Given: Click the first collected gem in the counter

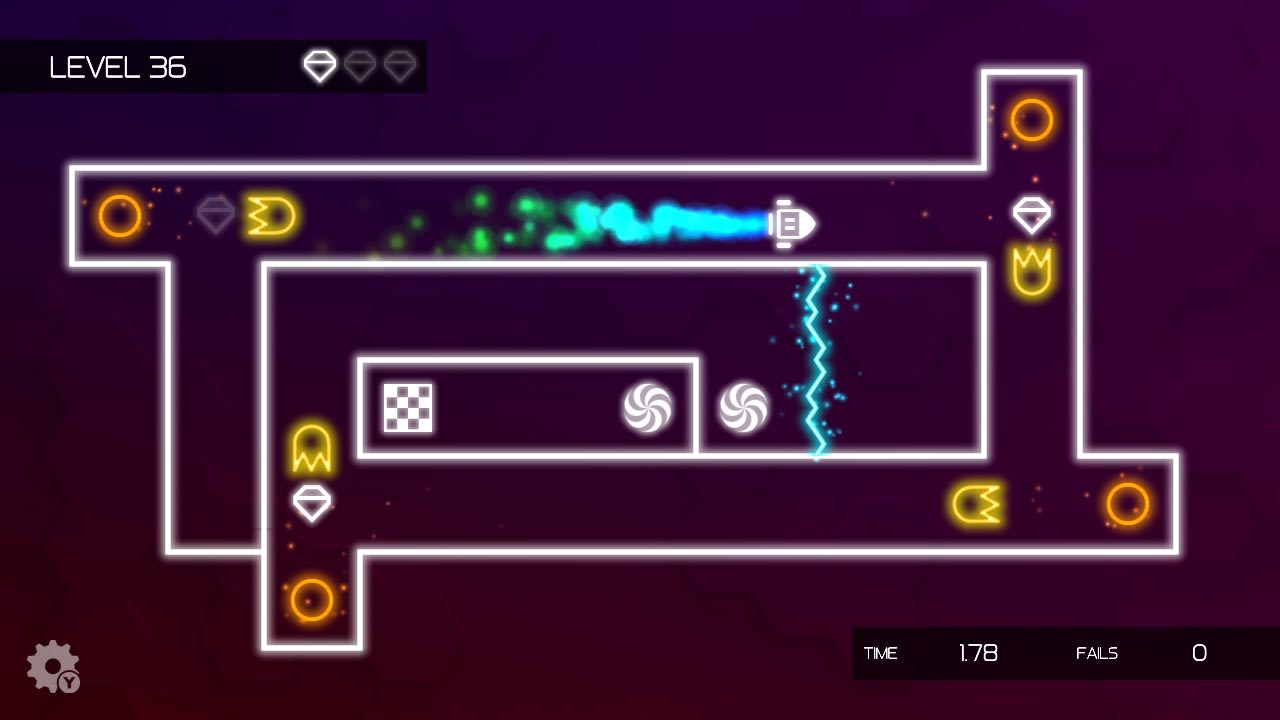Looking at the screenshot, I should (x=320, y=65).
